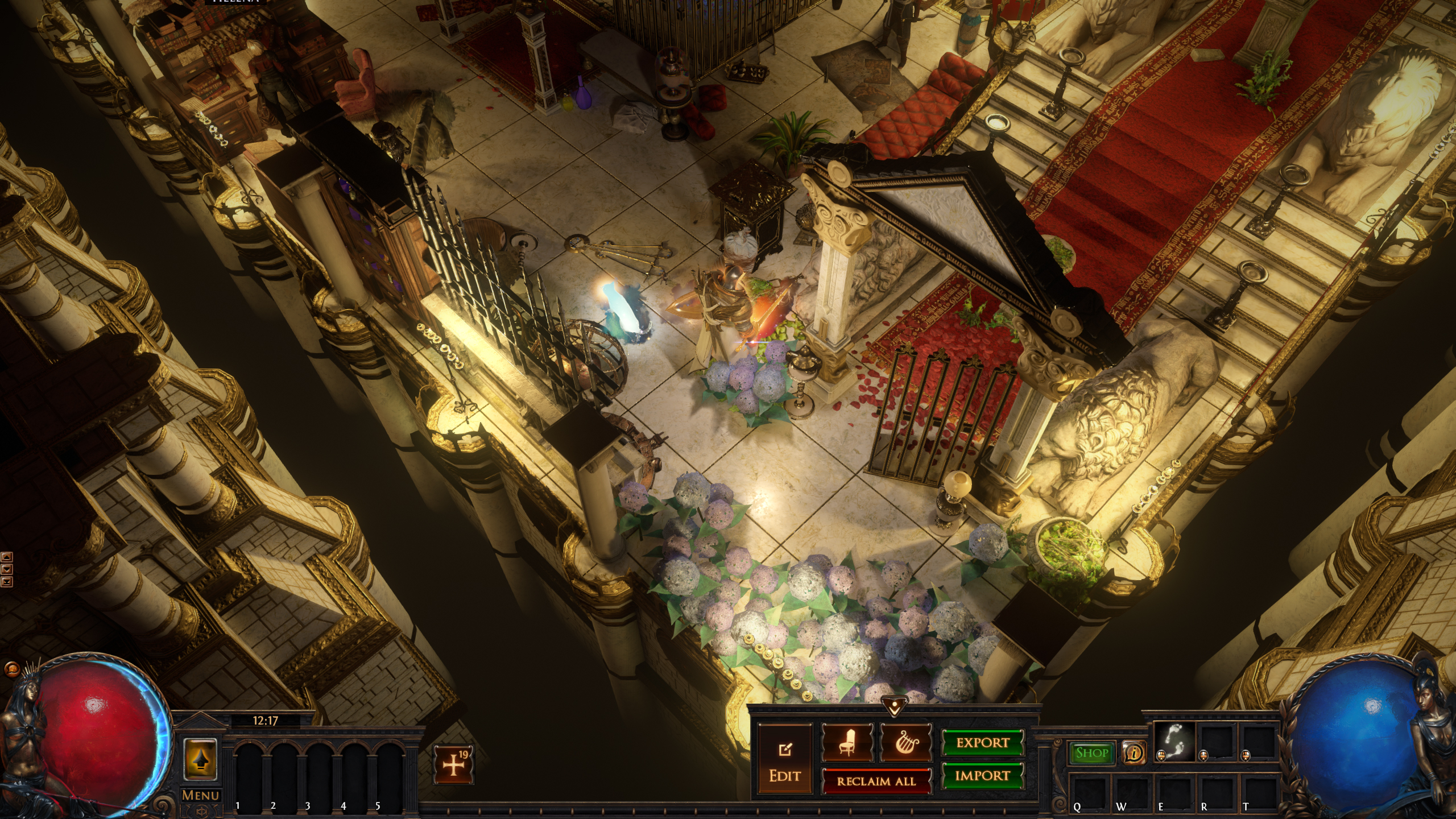The image size is (1456, 819).
Task: Open the green Shop button
Action: point(1092,753)
